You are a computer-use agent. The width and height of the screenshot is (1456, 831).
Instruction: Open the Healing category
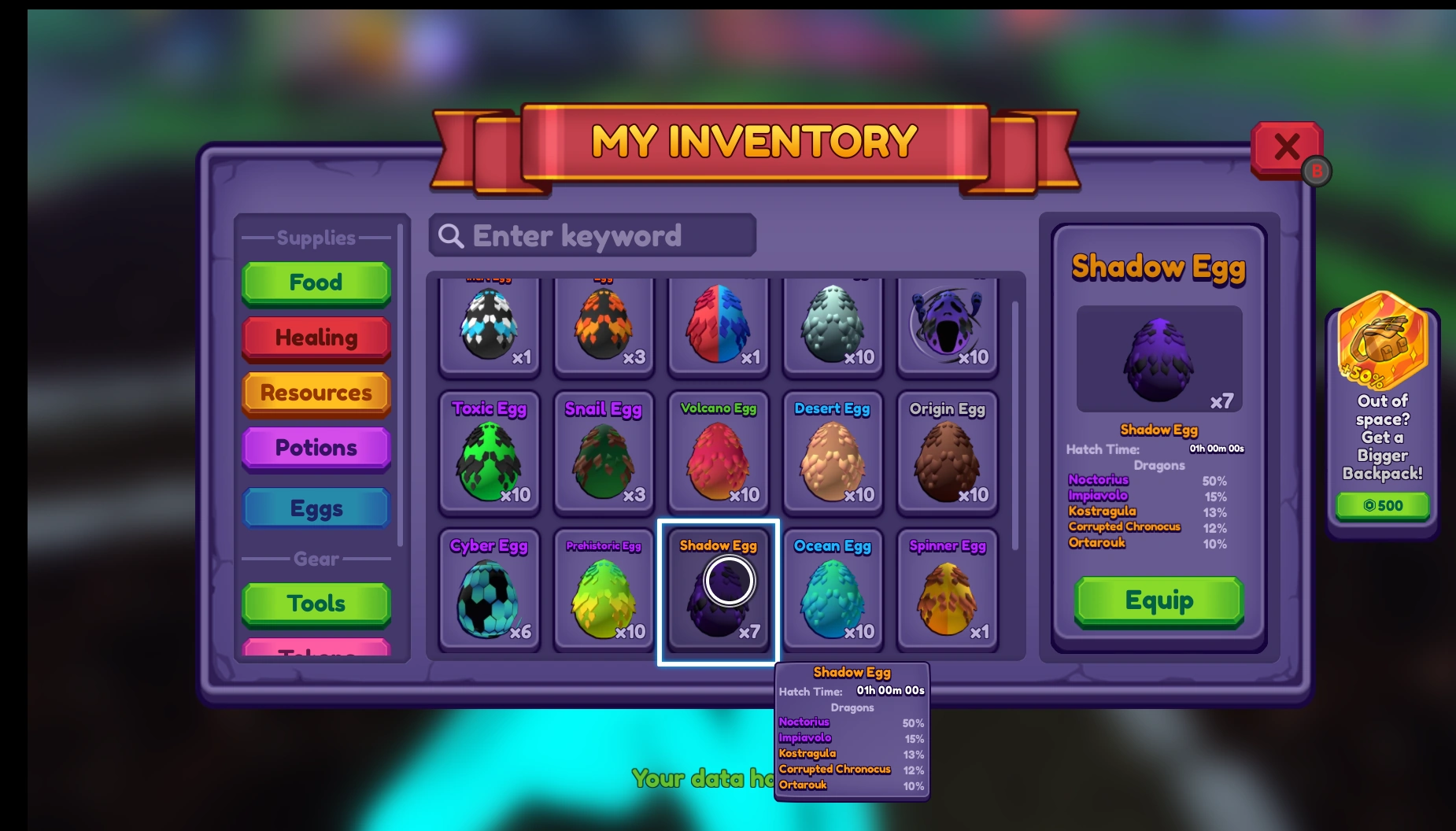(x=316, y=338)
